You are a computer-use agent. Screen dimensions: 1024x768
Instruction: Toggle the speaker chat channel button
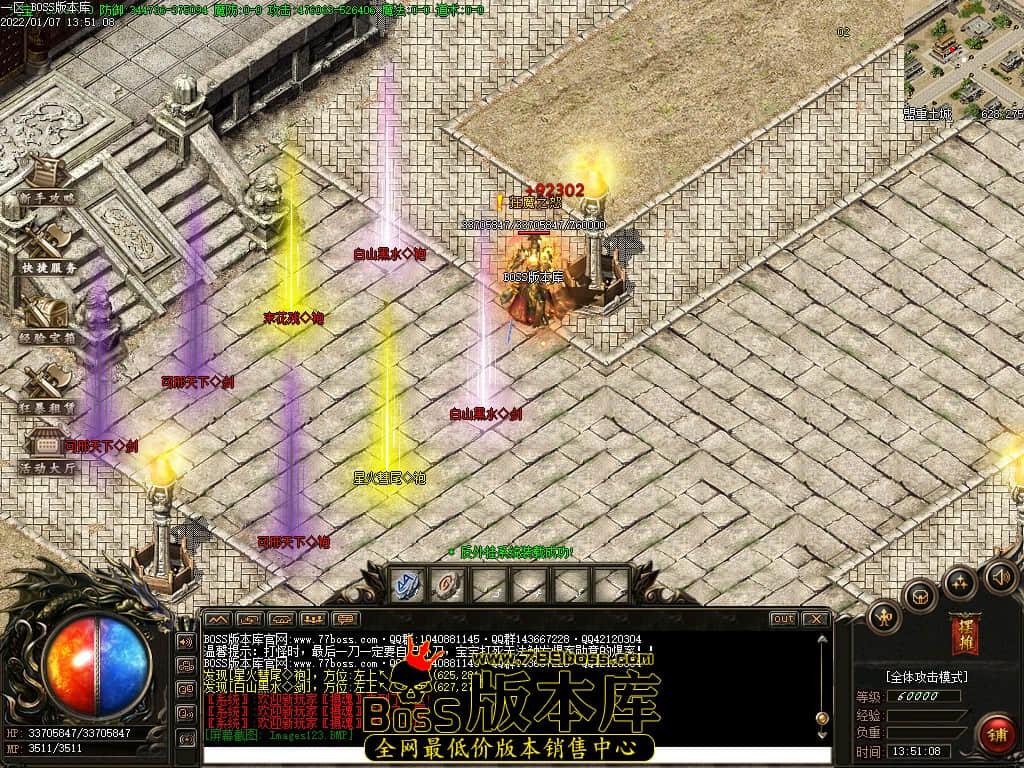pos(186,641)
